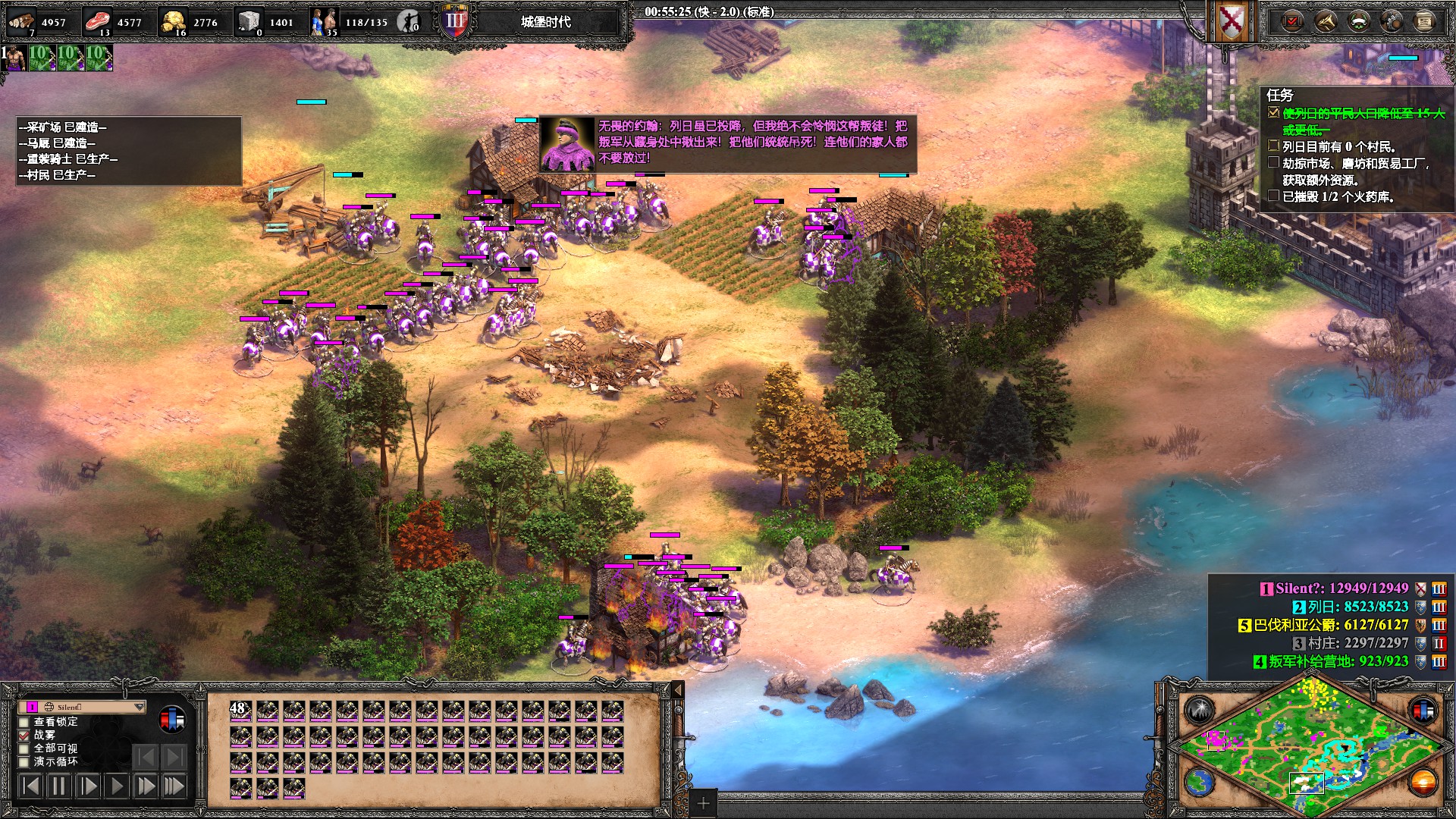1456x819 pixels.
Task: Open the Silent player dropdown
Action: (x=139, y=707)
